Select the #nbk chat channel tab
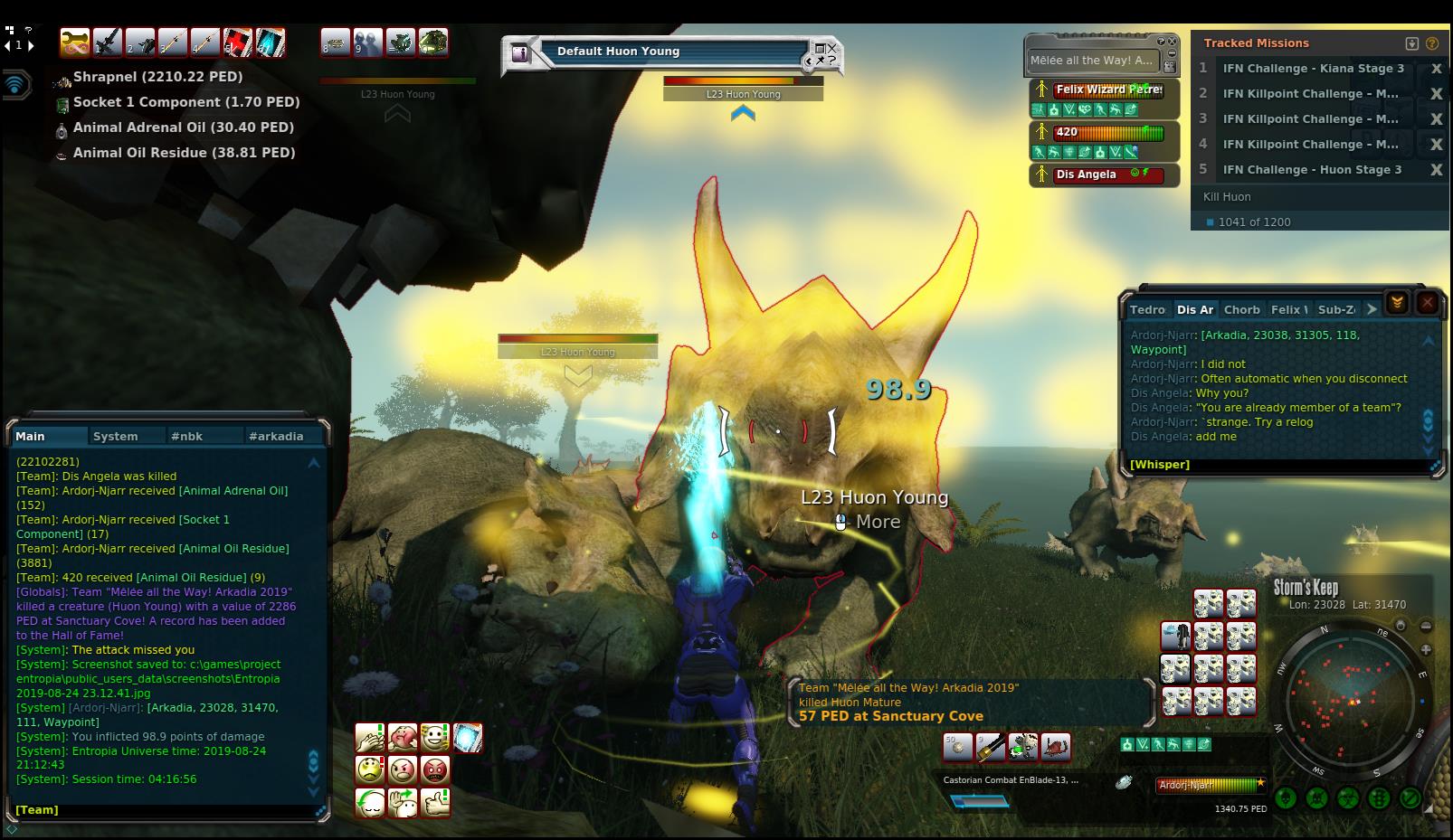The image size is (1453, 840). click(x=187, y=436)
